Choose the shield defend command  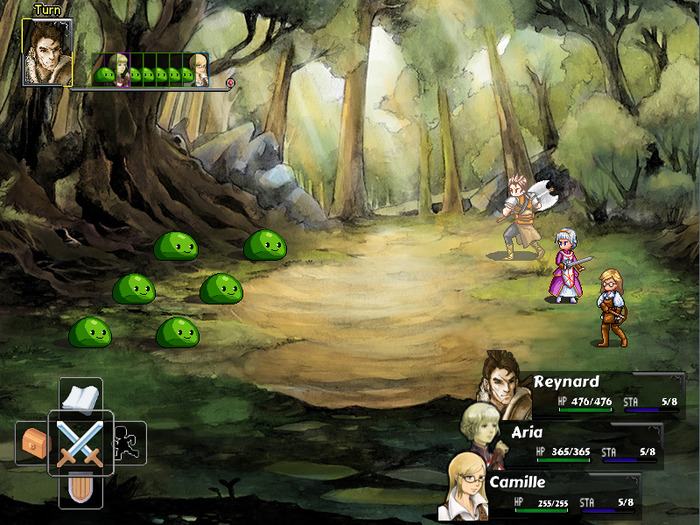80,489
